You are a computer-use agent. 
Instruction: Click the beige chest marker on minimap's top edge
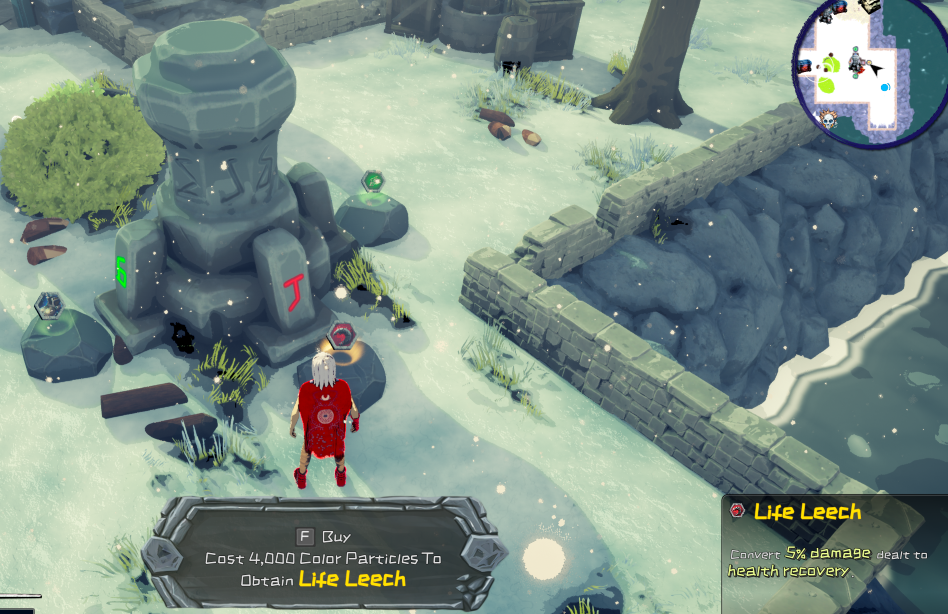pos(868,6)
